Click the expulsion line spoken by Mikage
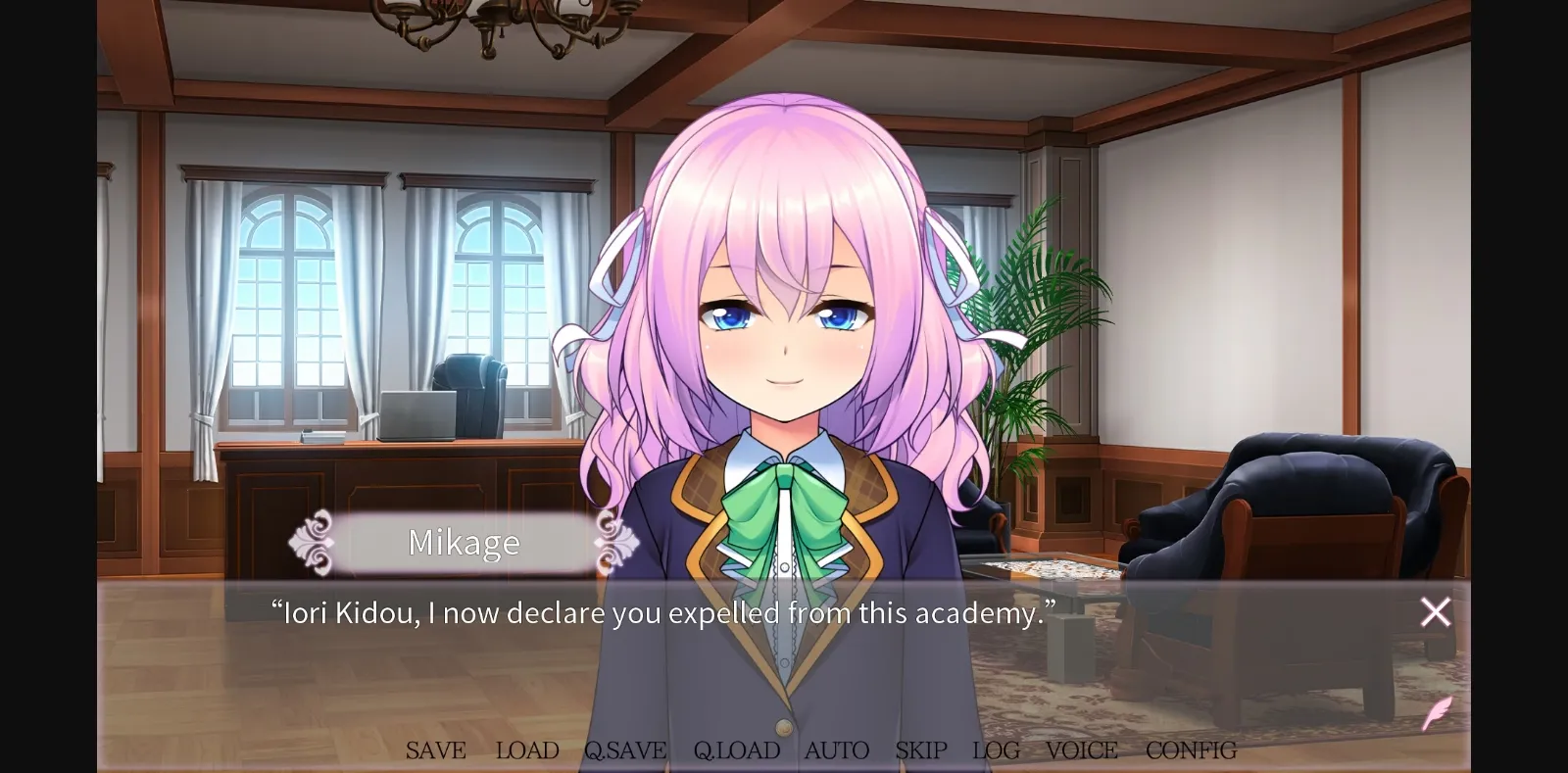 [x=662, y=612]
